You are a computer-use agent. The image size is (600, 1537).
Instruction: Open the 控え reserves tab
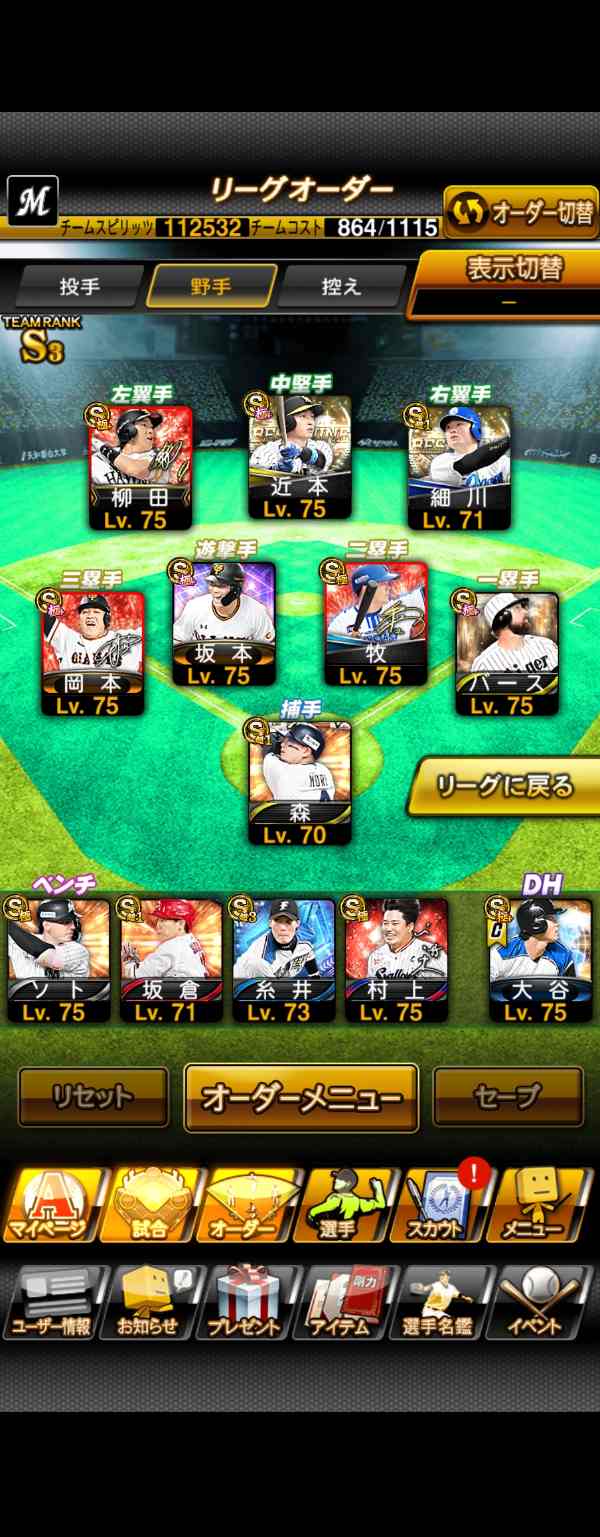click(x=341, y=287)
